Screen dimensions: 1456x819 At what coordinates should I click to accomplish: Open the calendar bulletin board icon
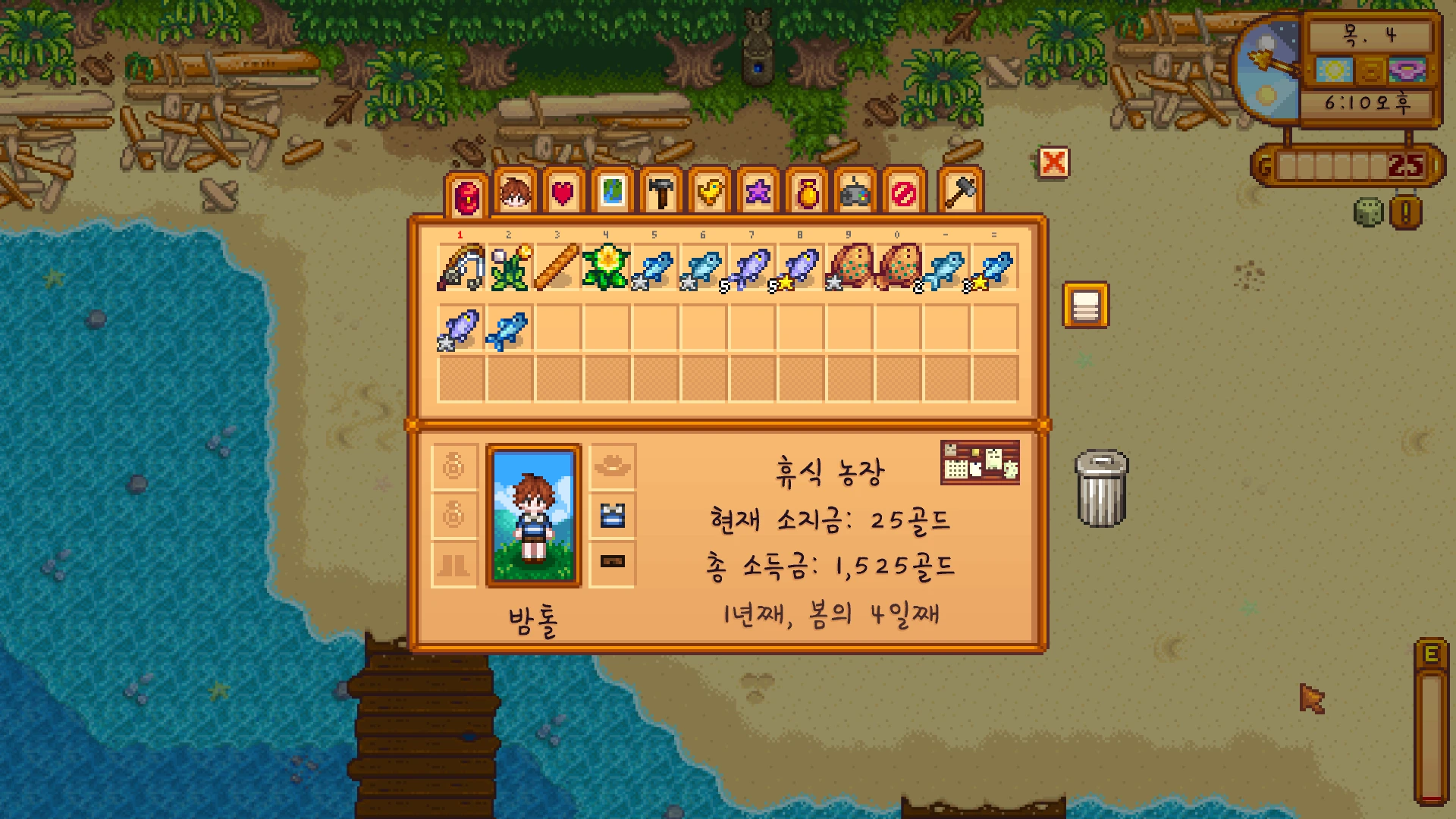pyautogui.click(x=980, y=462)
